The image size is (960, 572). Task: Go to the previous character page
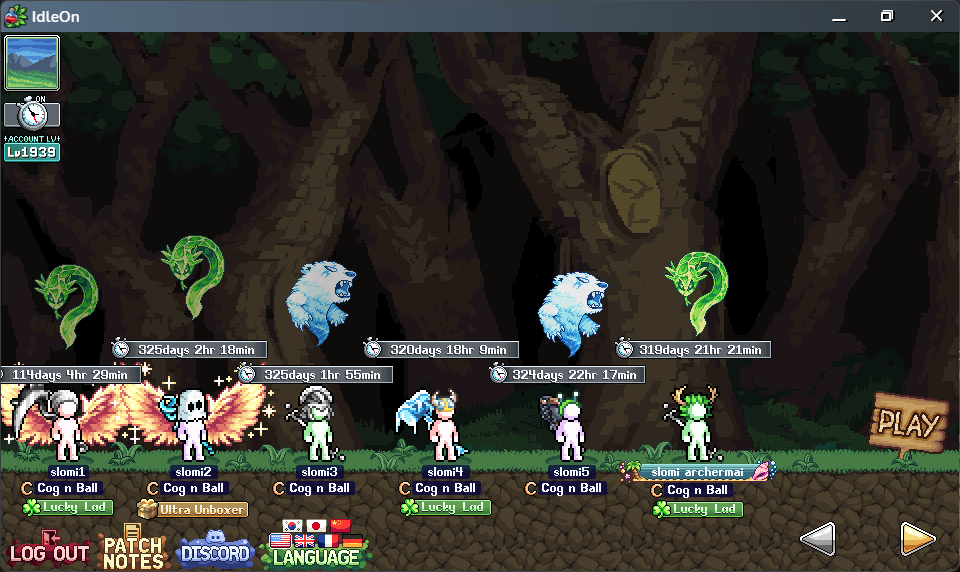pos(818,539)
